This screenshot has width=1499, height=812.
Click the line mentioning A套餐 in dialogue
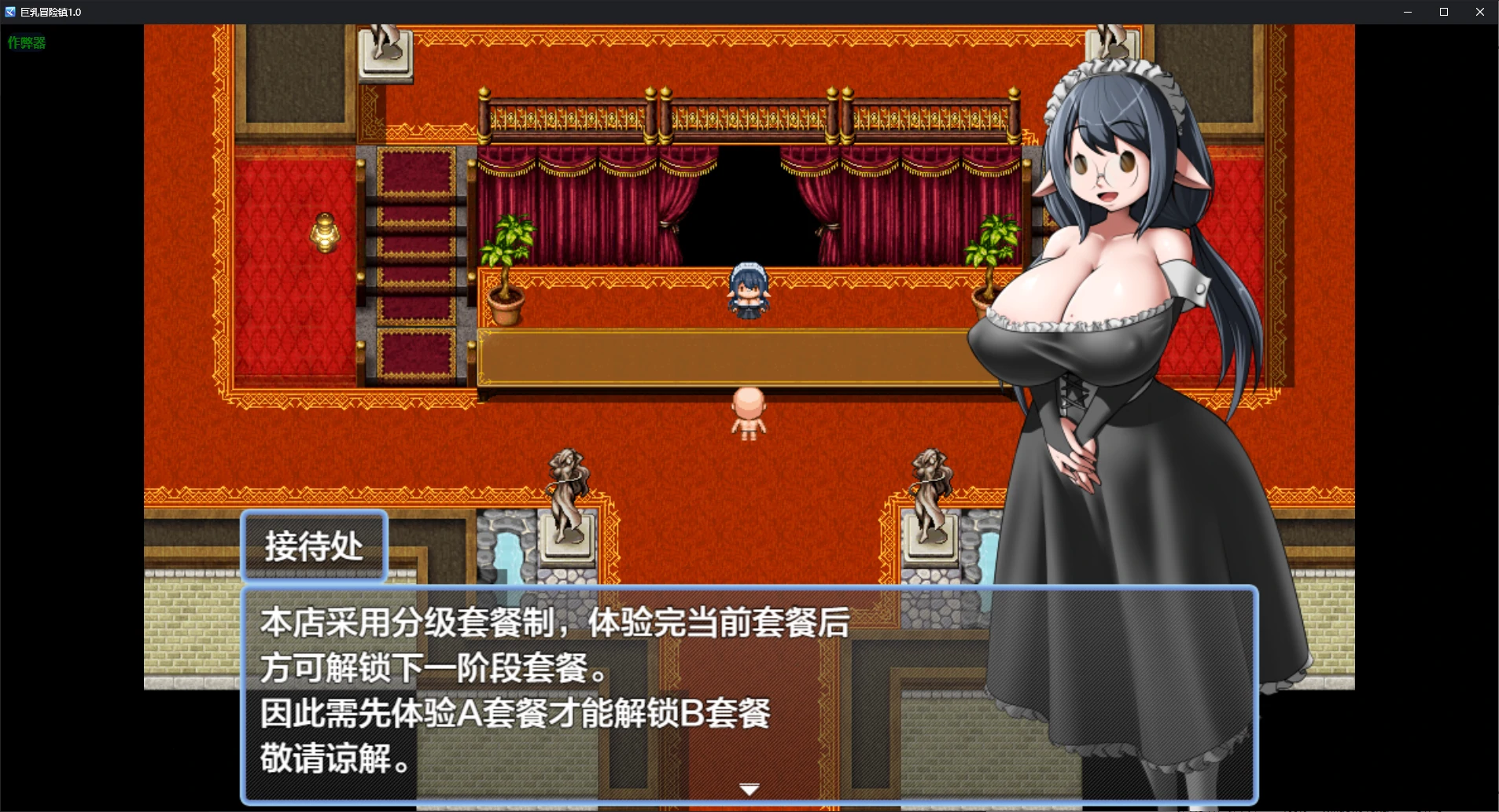(515, 715)
